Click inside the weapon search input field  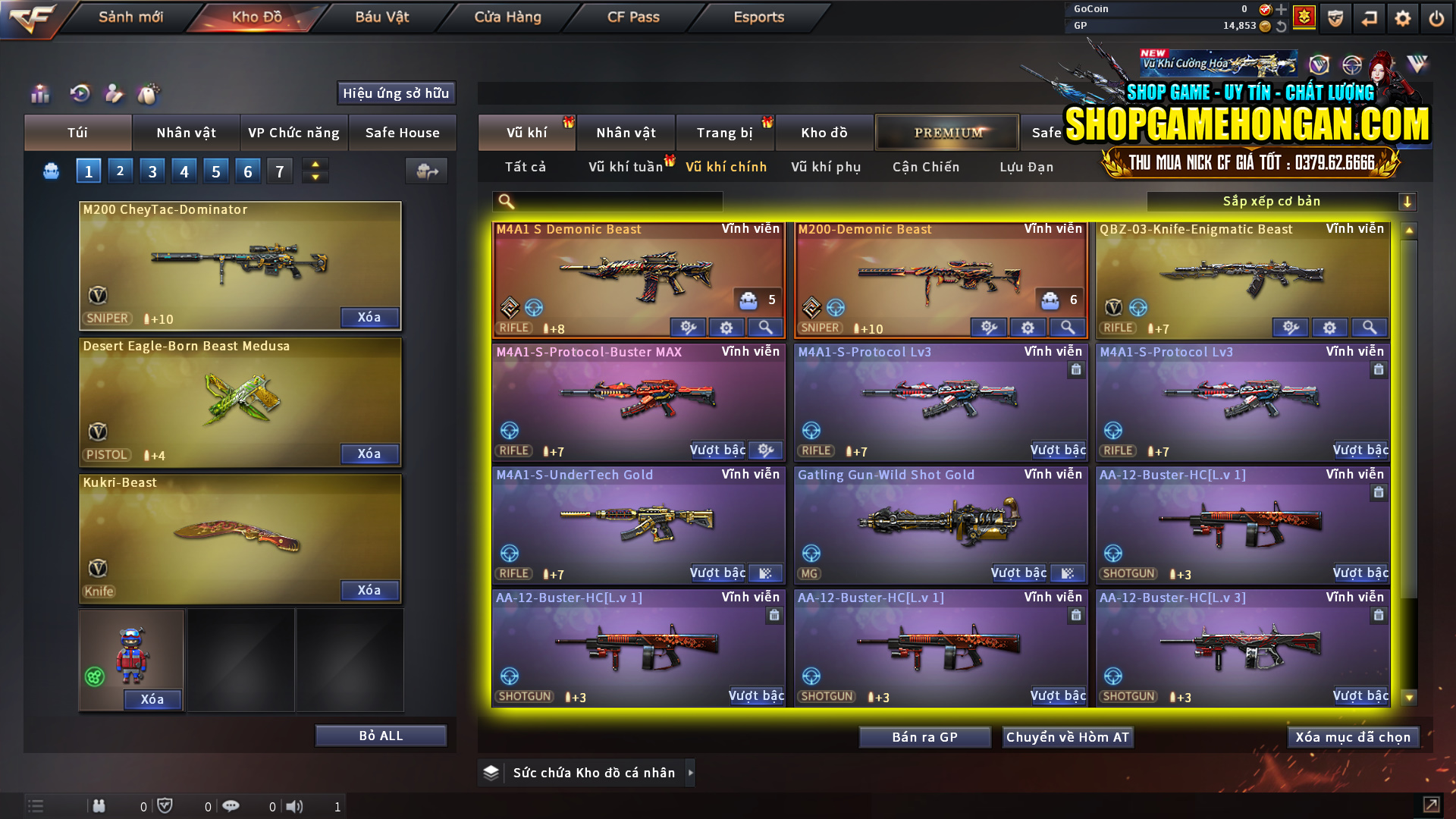pyautogui.click(x=607, y=201)
